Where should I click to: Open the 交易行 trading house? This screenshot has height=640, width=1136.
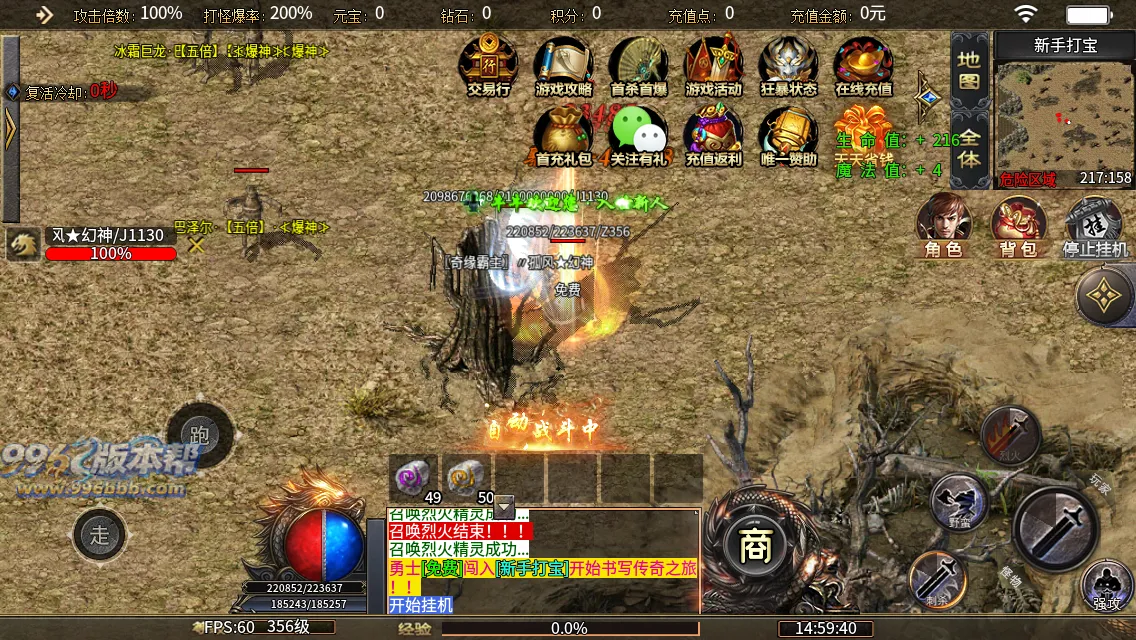click(x=488, y=66)
